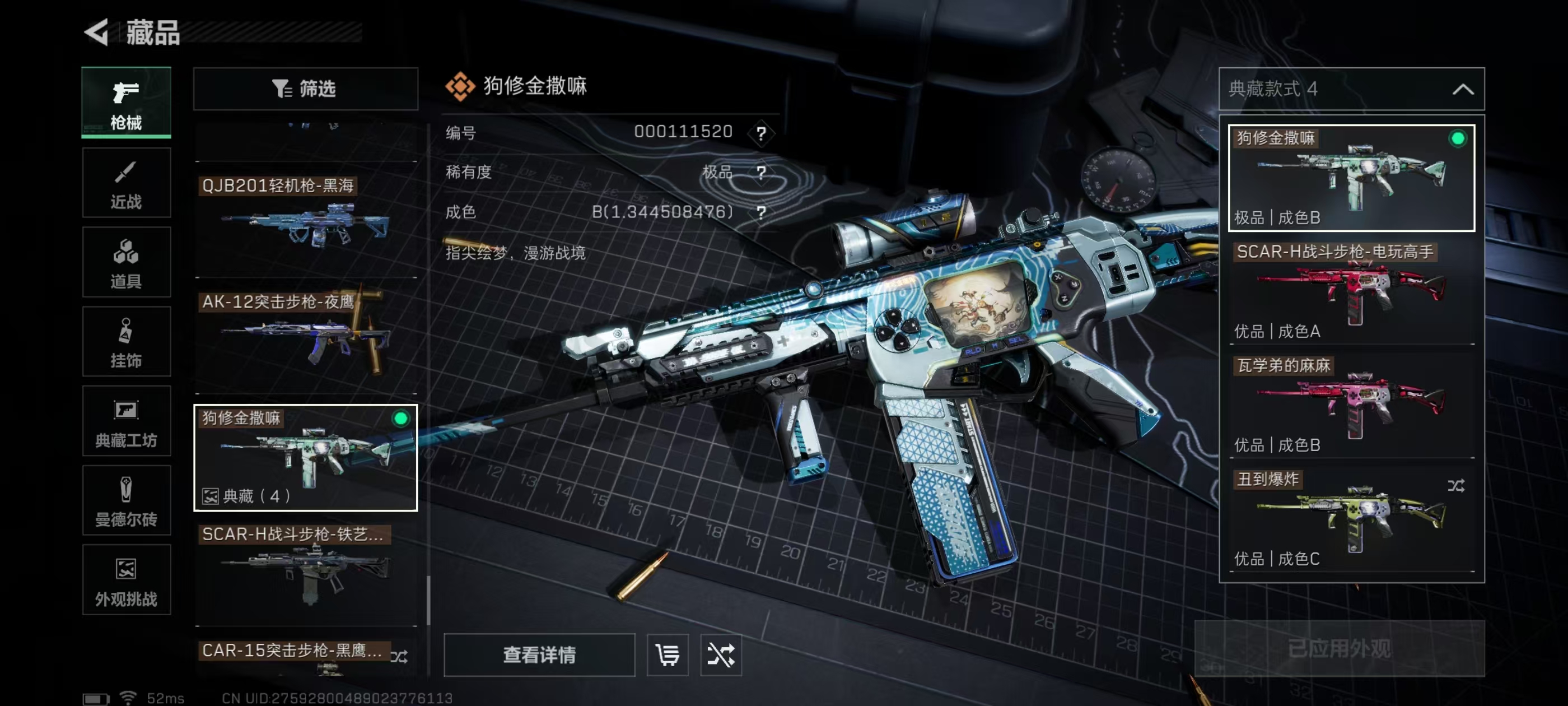Switch to the 枪械 weapons tab
The width and height of the screenshot is (1568, 706).
pyautogui.click(x=126, y=103)
